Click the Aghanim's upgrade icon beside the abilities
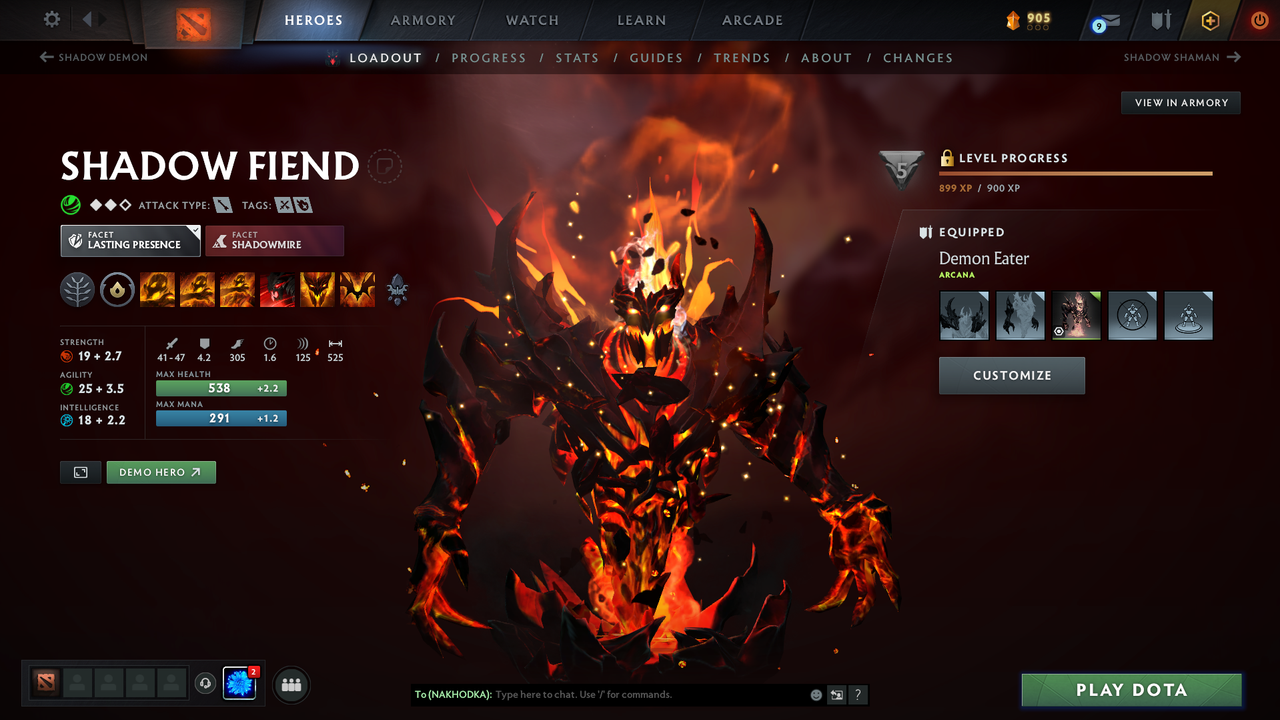 pyautogui.click(x=397, y=289)
